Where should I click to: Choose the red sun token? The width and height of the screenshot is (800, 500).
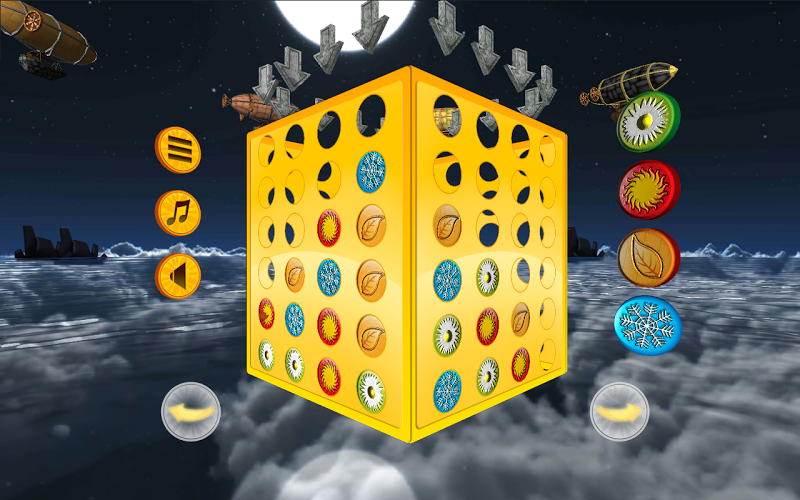point(648,189)
